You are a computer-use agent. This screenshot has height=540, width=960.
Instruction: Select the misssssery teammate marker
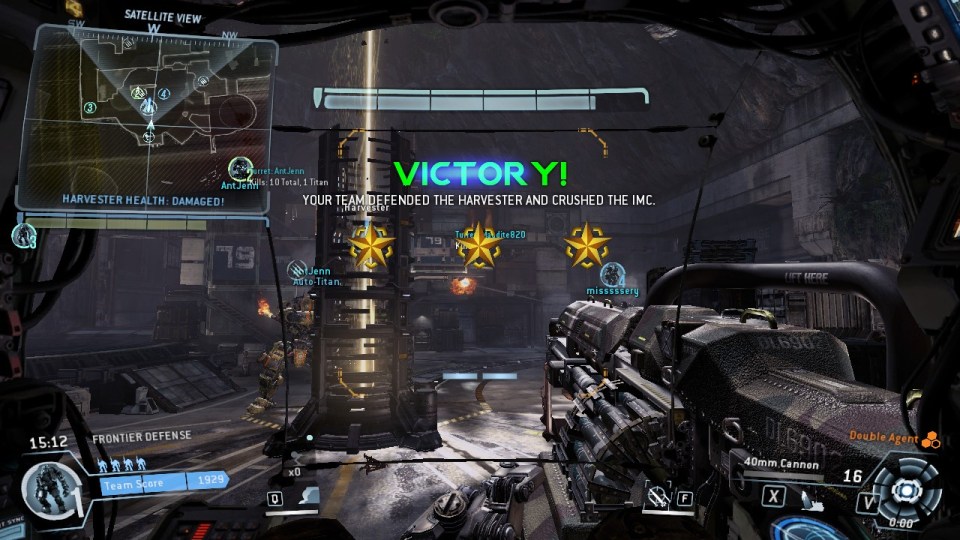point(612,274)
